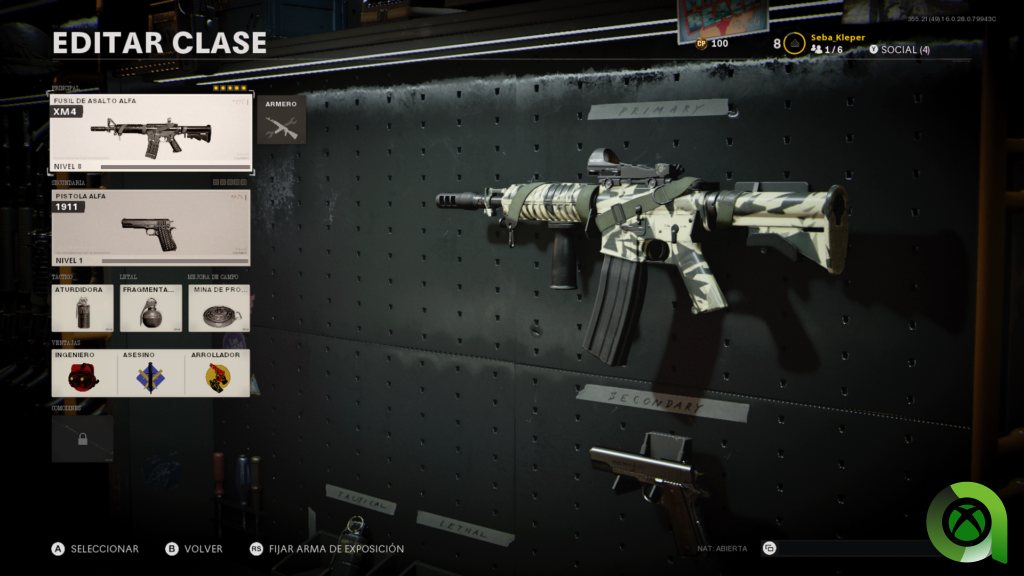This screenshot has height=576, width=1024.
Task: Open the Social menu
Action: click(x=899, y=50)
